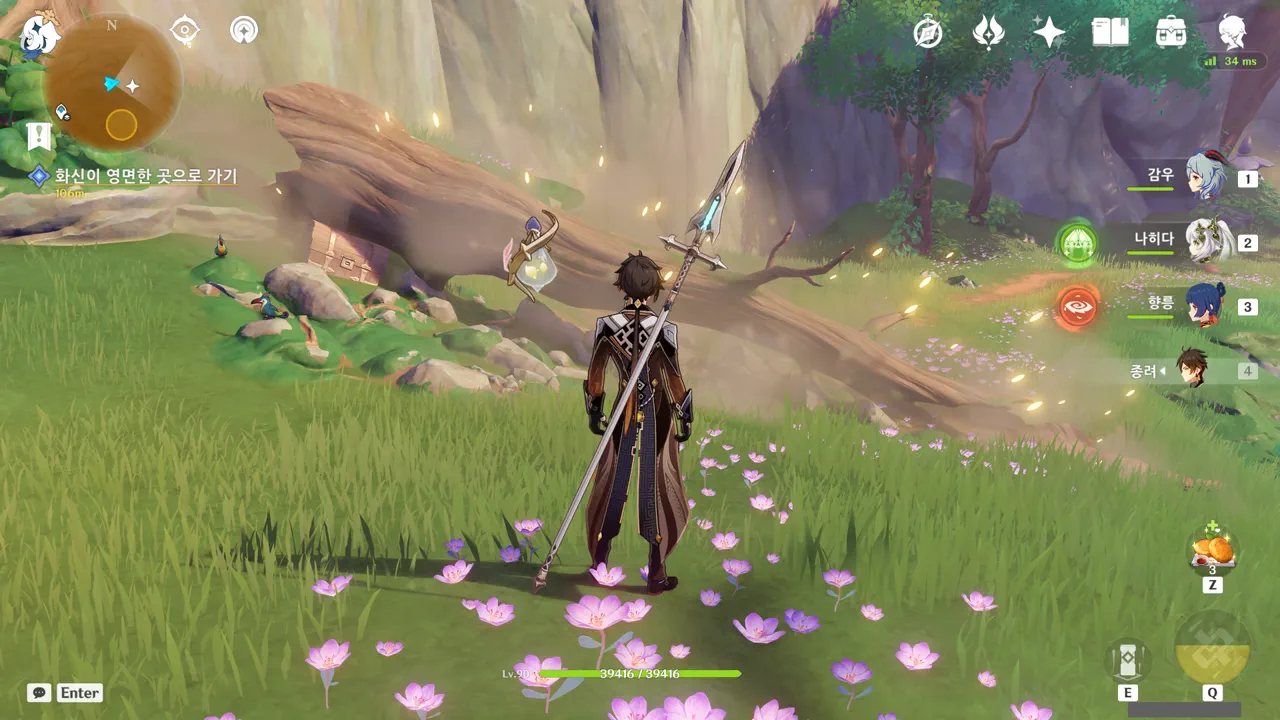Switch to party member 향릉

point(1204,305)
